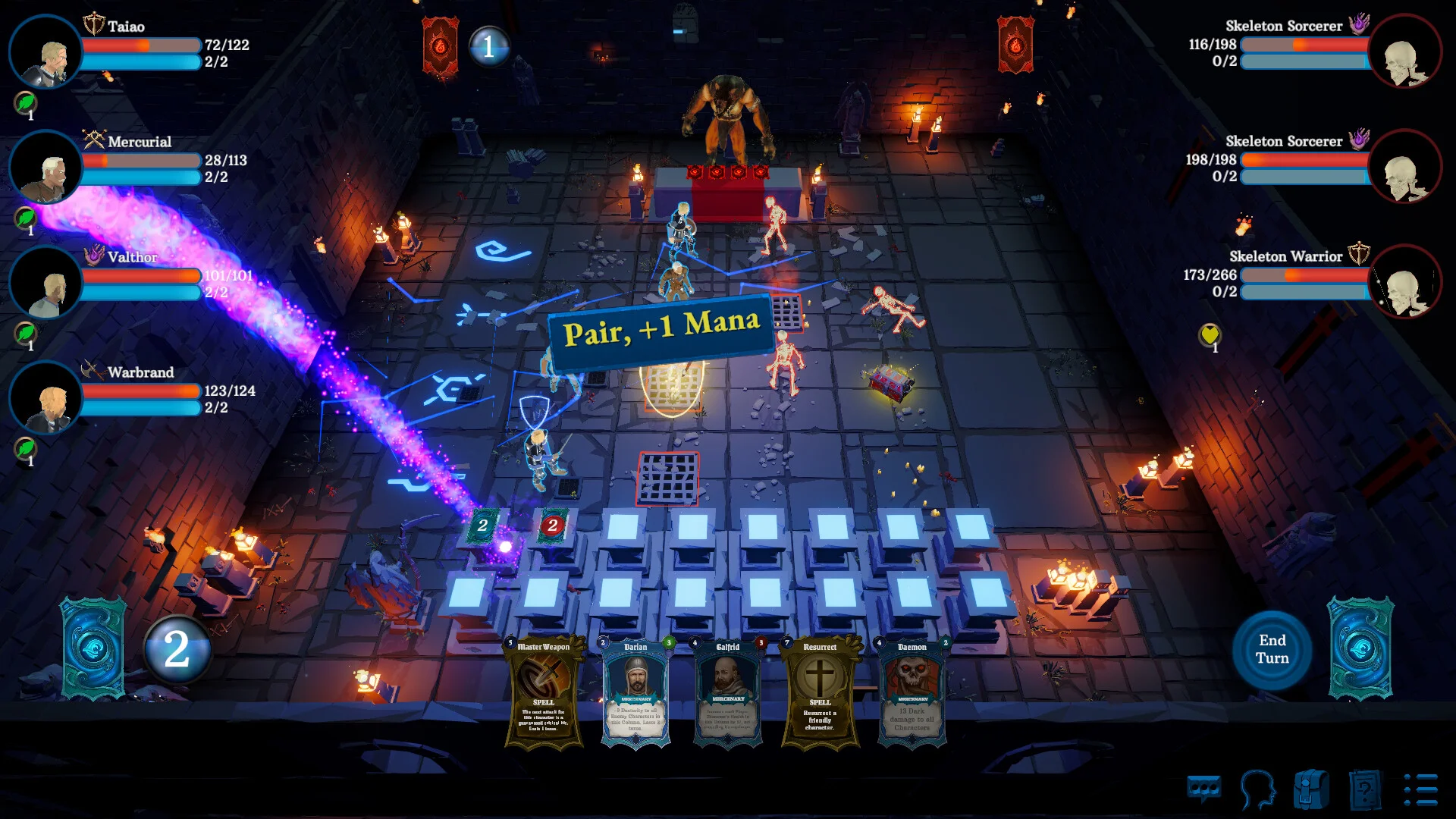1456x819 pixels.
Task: Choose Warbrand's portrait
Action: point(45,397)
